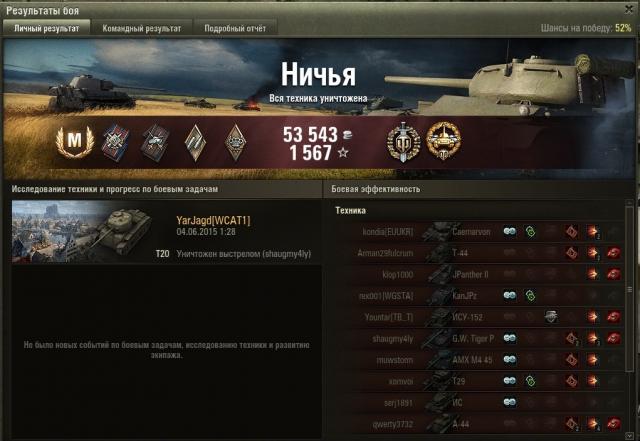Select the kondia[EUUKR] Caernarvon row

pyautogui.click(x=478, y=230)
